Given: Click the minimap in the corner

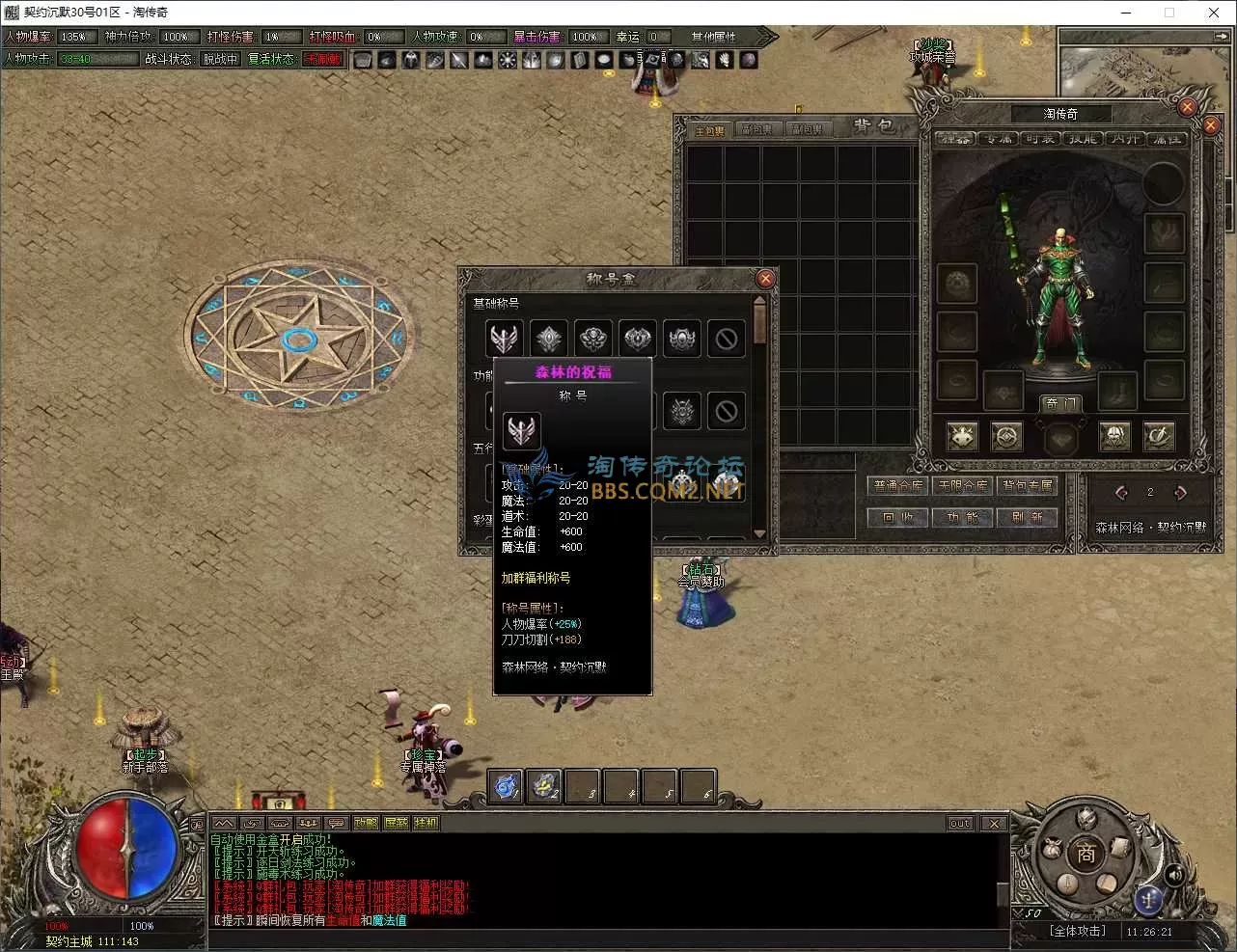Looking at the screenshot, I should (1139, 72).
